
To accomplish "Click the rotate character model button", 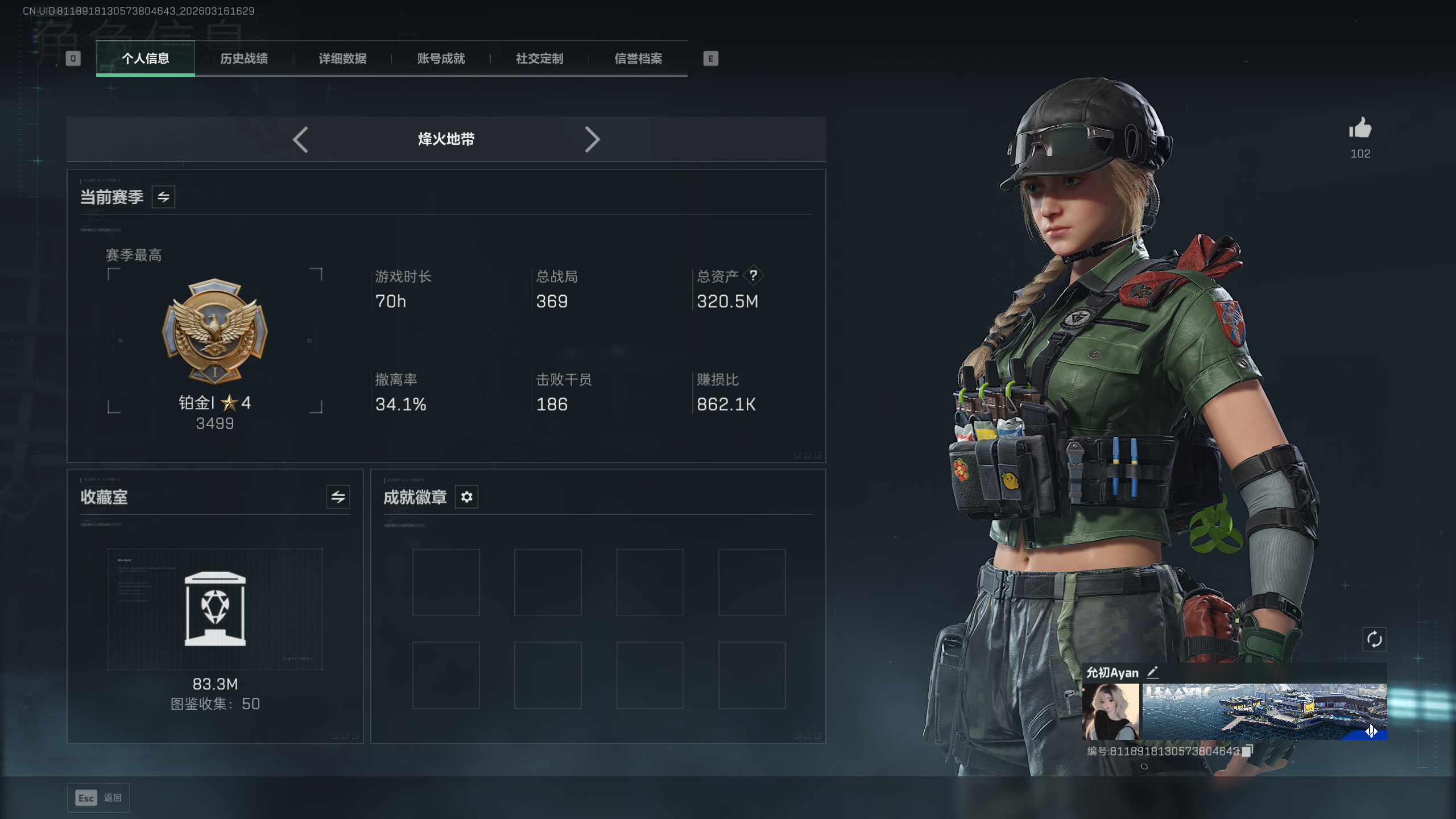I will pyautogui.click(x=1374, y=639).
